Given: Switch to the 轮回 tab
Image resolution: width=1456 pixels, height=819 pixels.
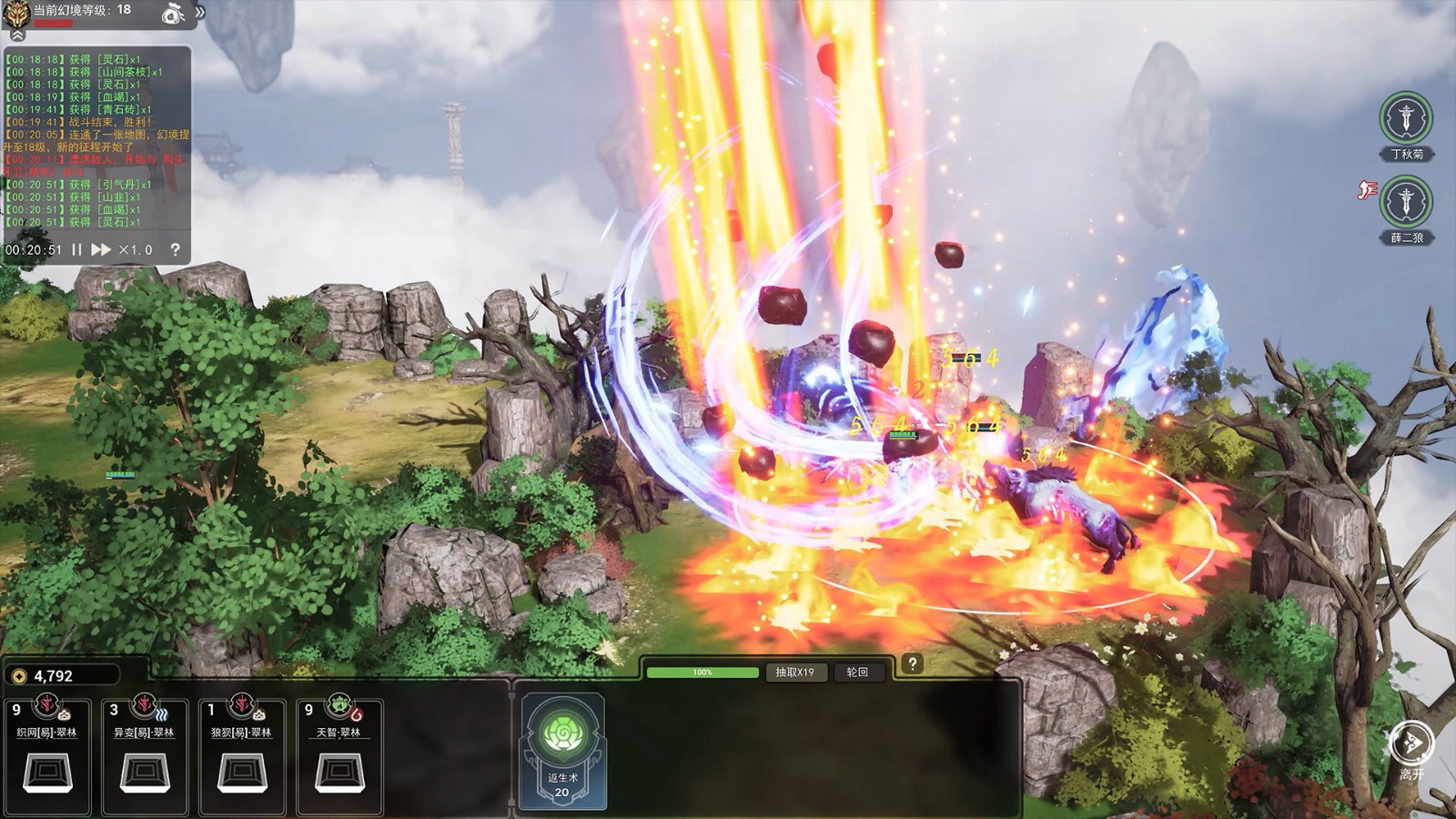Looking at the screenshot, I should [856, 672].
